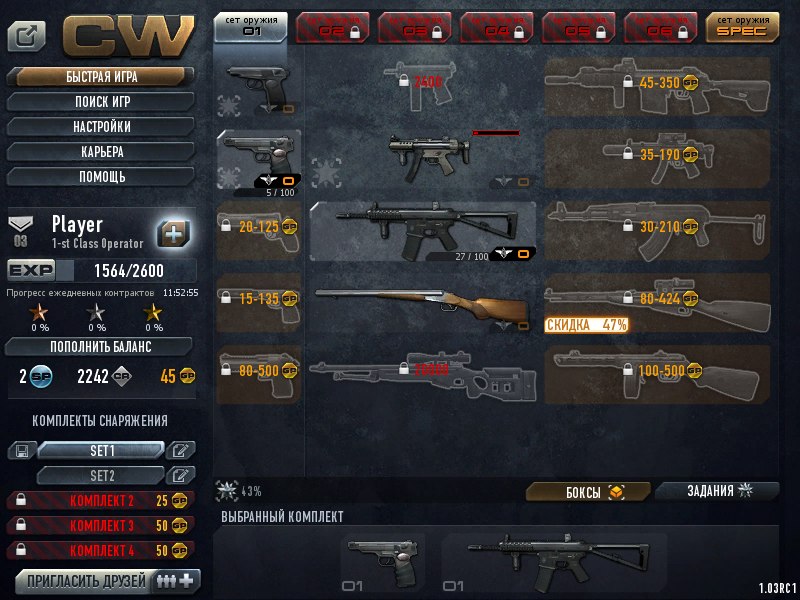Open the ПОМОЩЬ help section
Viewport: 800px width, 600px height.
[x=101, y=177]
